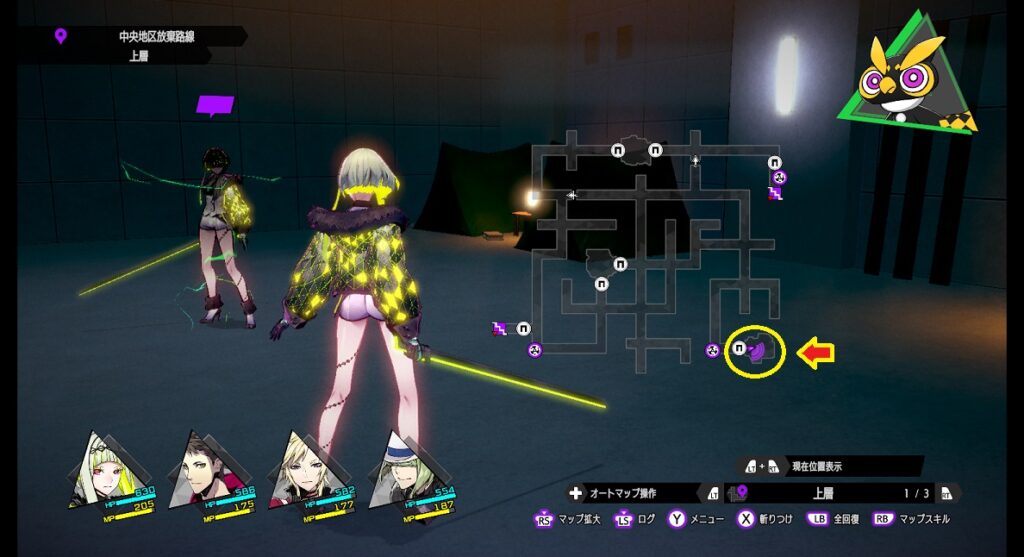Screen dimensions: 1024x557
Task: Select the brown-haired party member portrait
Action: [x=203, y=472]
